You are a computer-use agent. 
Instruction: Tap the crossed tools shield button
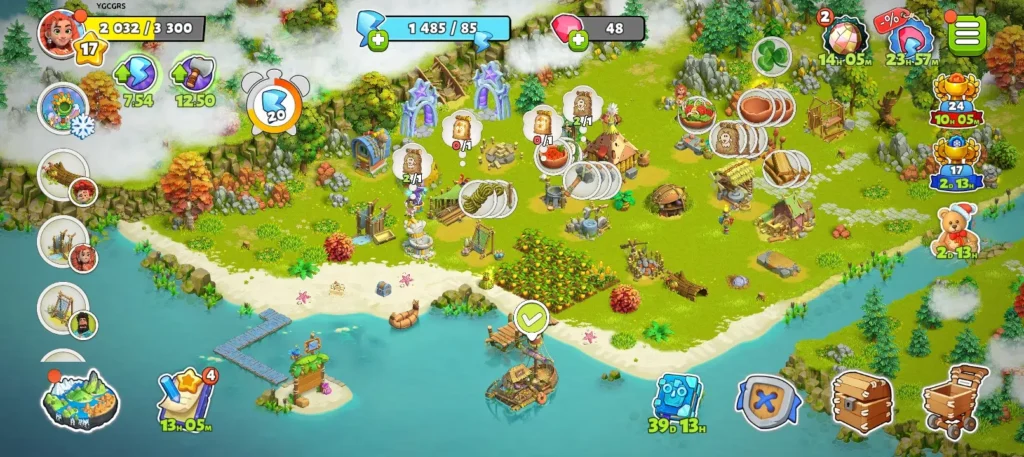coord(767,403)
